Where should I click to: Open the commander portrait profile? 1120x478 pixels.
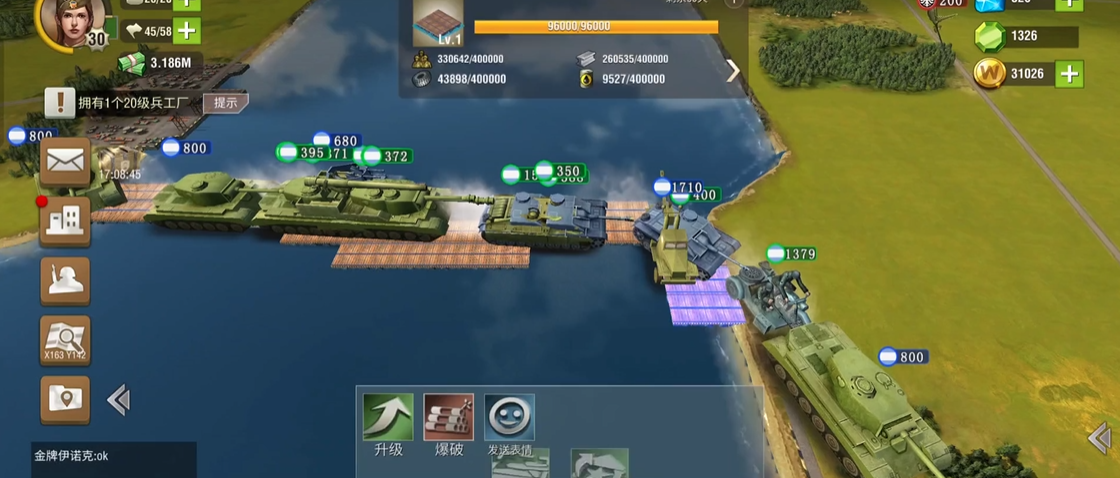72,20
